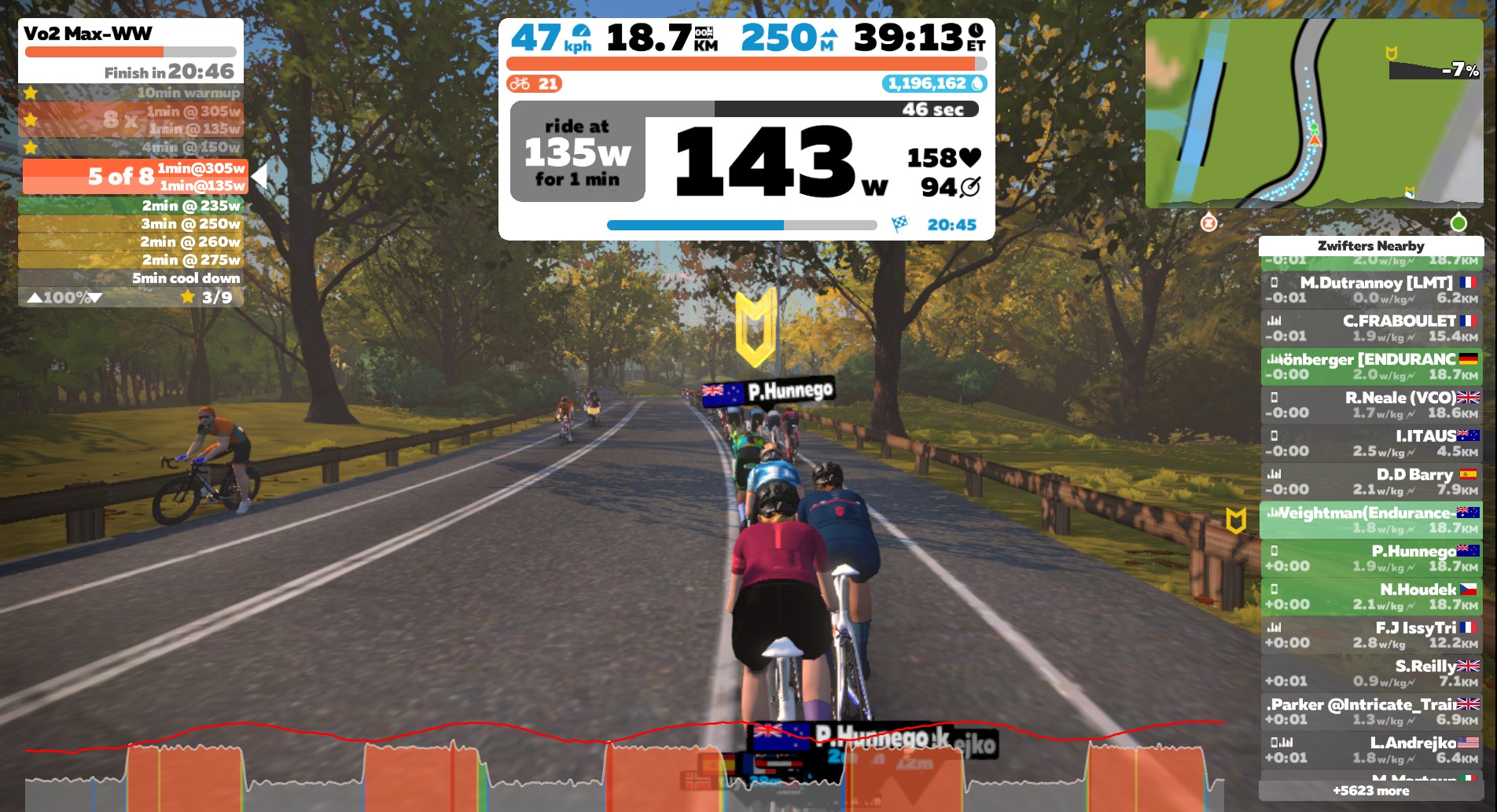Select P.Hunnego in the nearby list
Viewport: 1497px width, 812px height.
(1371, 558)
